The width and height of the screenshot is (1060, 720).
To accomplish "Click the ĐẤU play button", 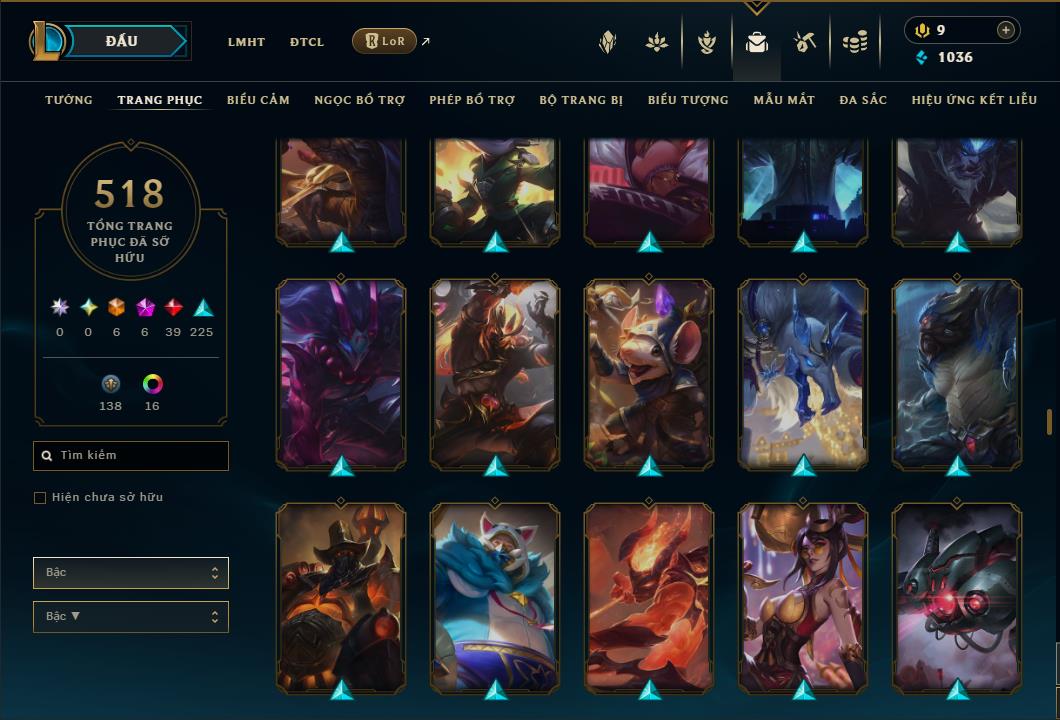I will 122,41.
